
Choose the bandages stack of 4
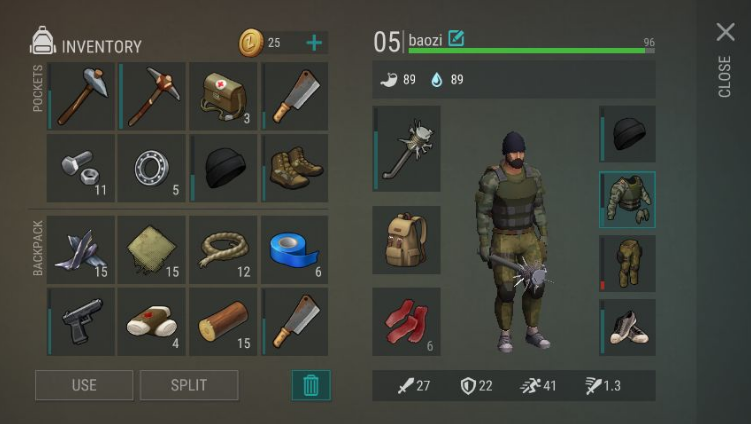coord(152,322)
